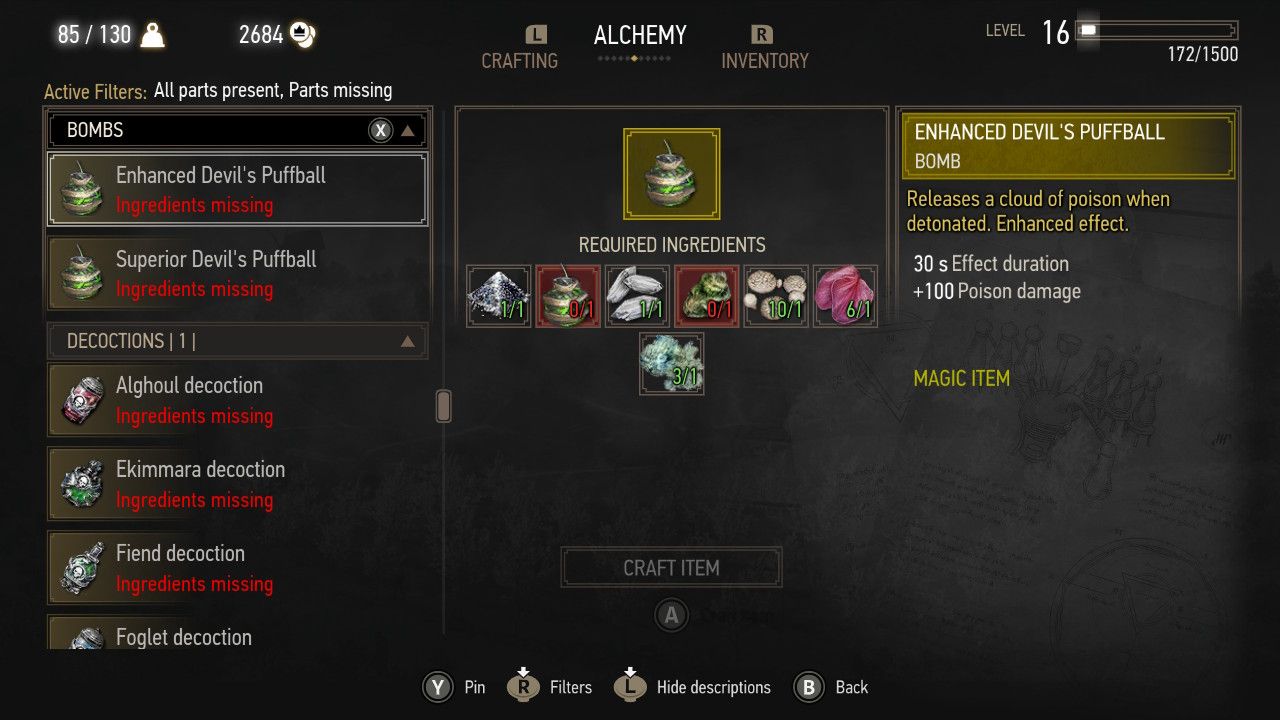Image resolution: width=1280 pixels, height=720 pixels.
Task: Click the large Enhanced Devil's Puffball preview icon
Action: pos(671,174)
